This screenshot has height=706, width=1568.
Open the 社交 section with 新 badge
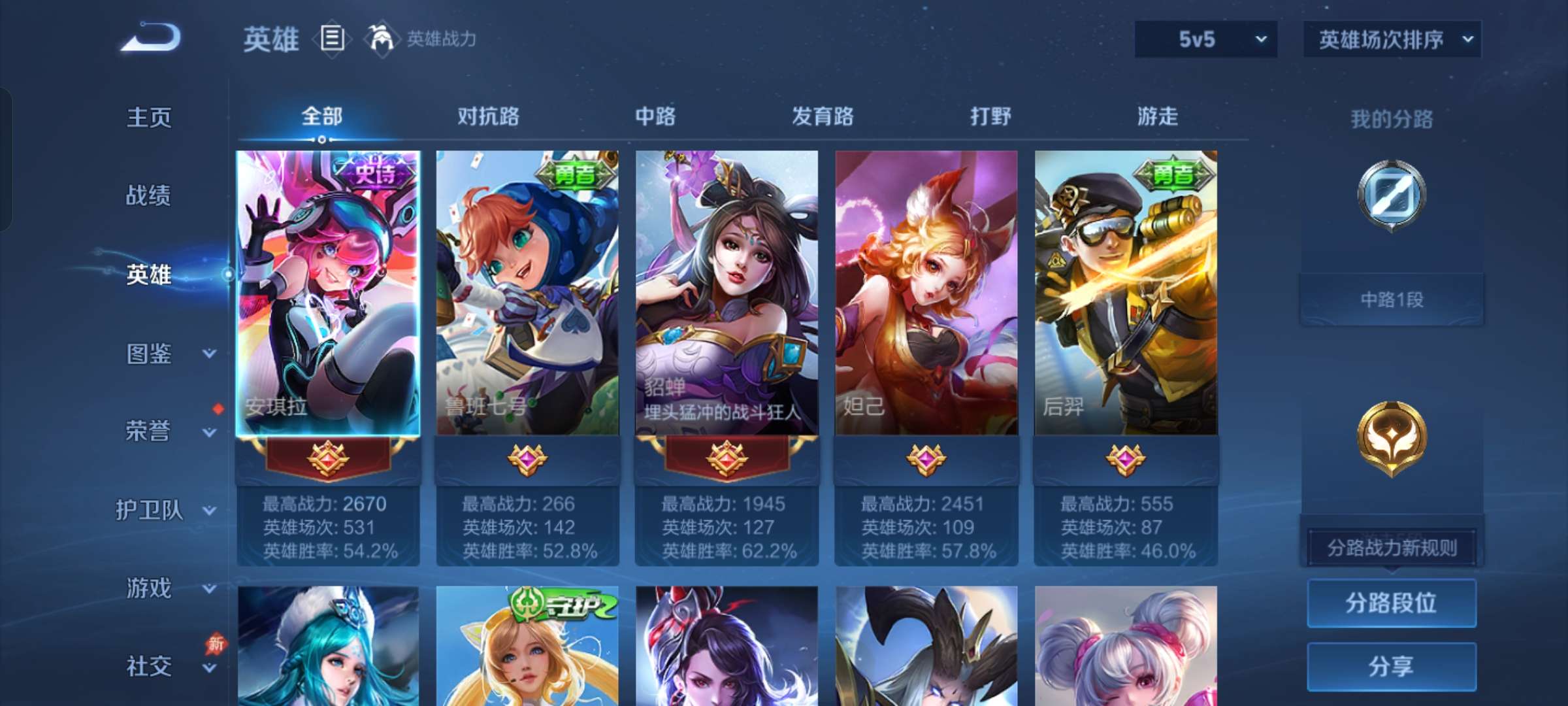tap(149, 665)
